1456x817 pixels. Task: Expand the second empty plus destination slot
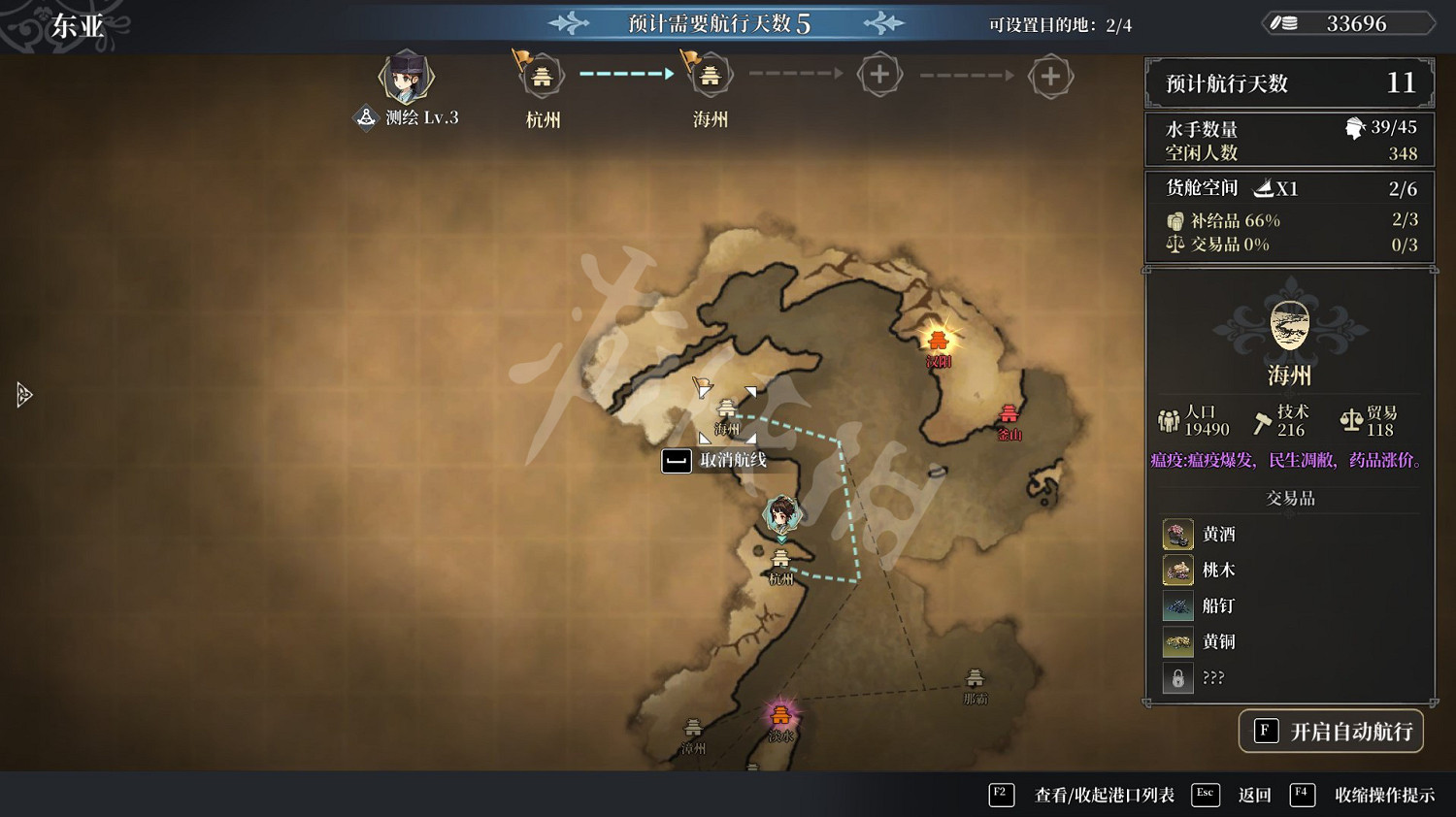tap(1050, 74)
